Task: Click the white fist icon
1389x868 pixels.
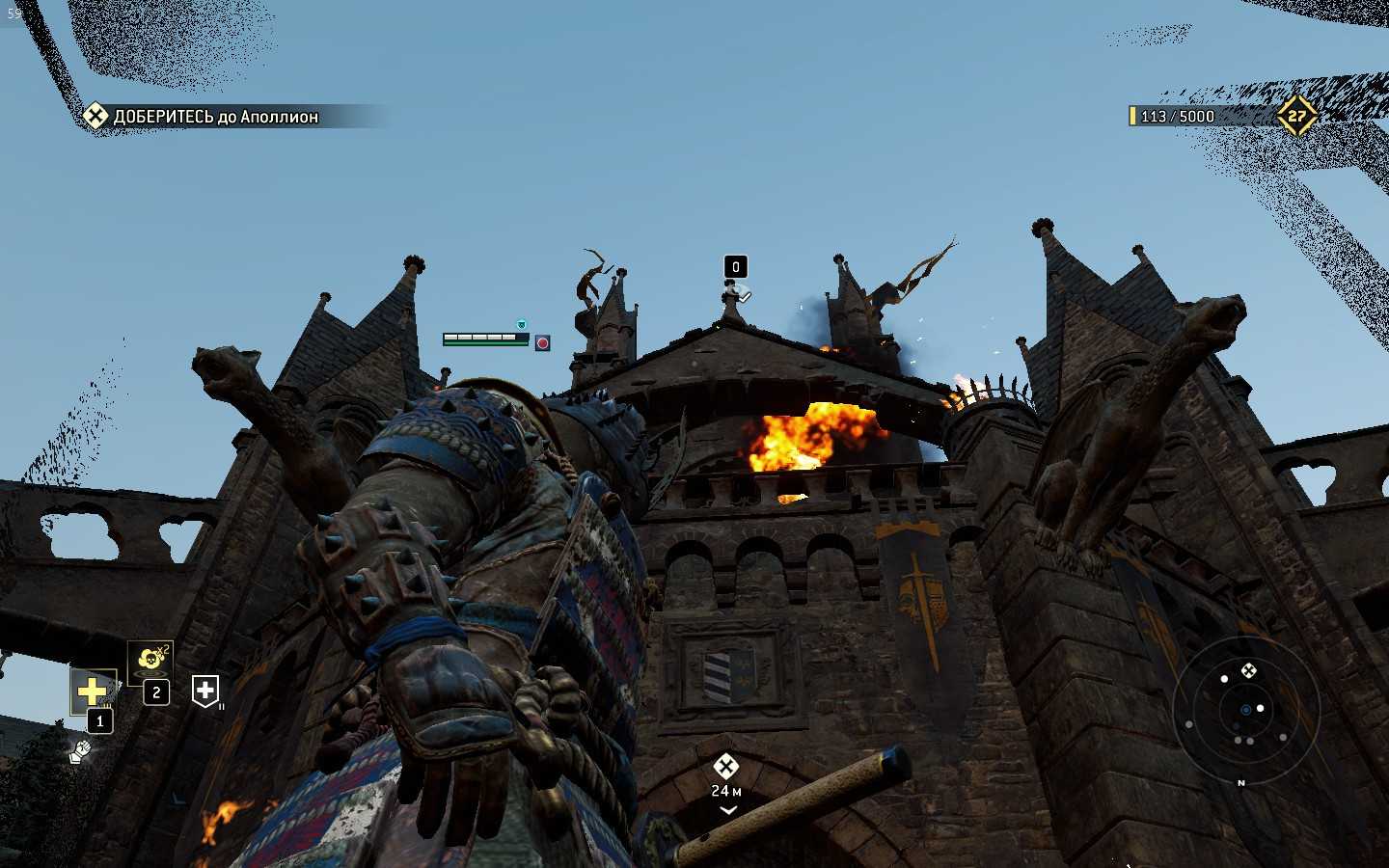Action: tap(80, 750)
